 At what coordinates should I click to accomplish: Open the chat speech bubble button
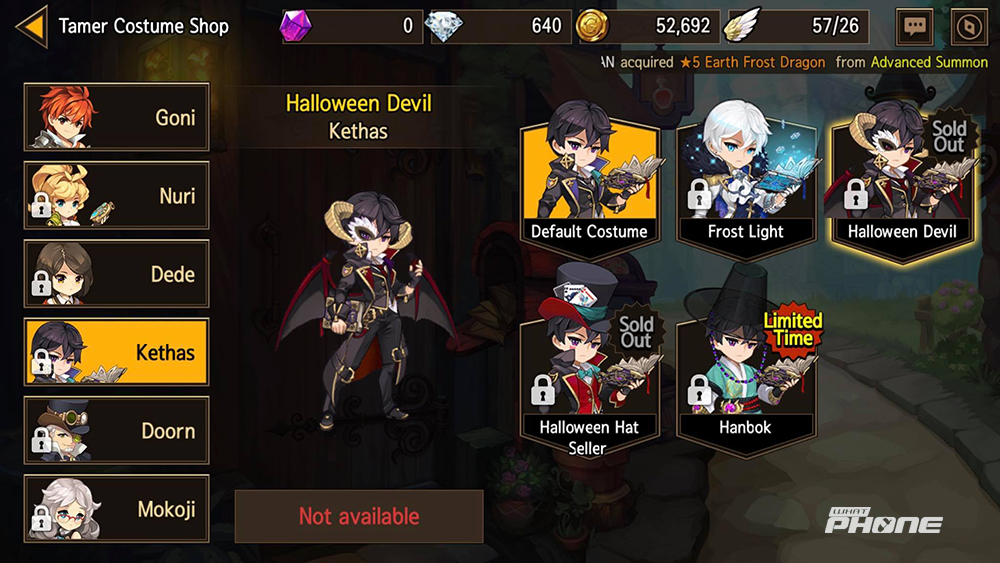click(915, 27)
